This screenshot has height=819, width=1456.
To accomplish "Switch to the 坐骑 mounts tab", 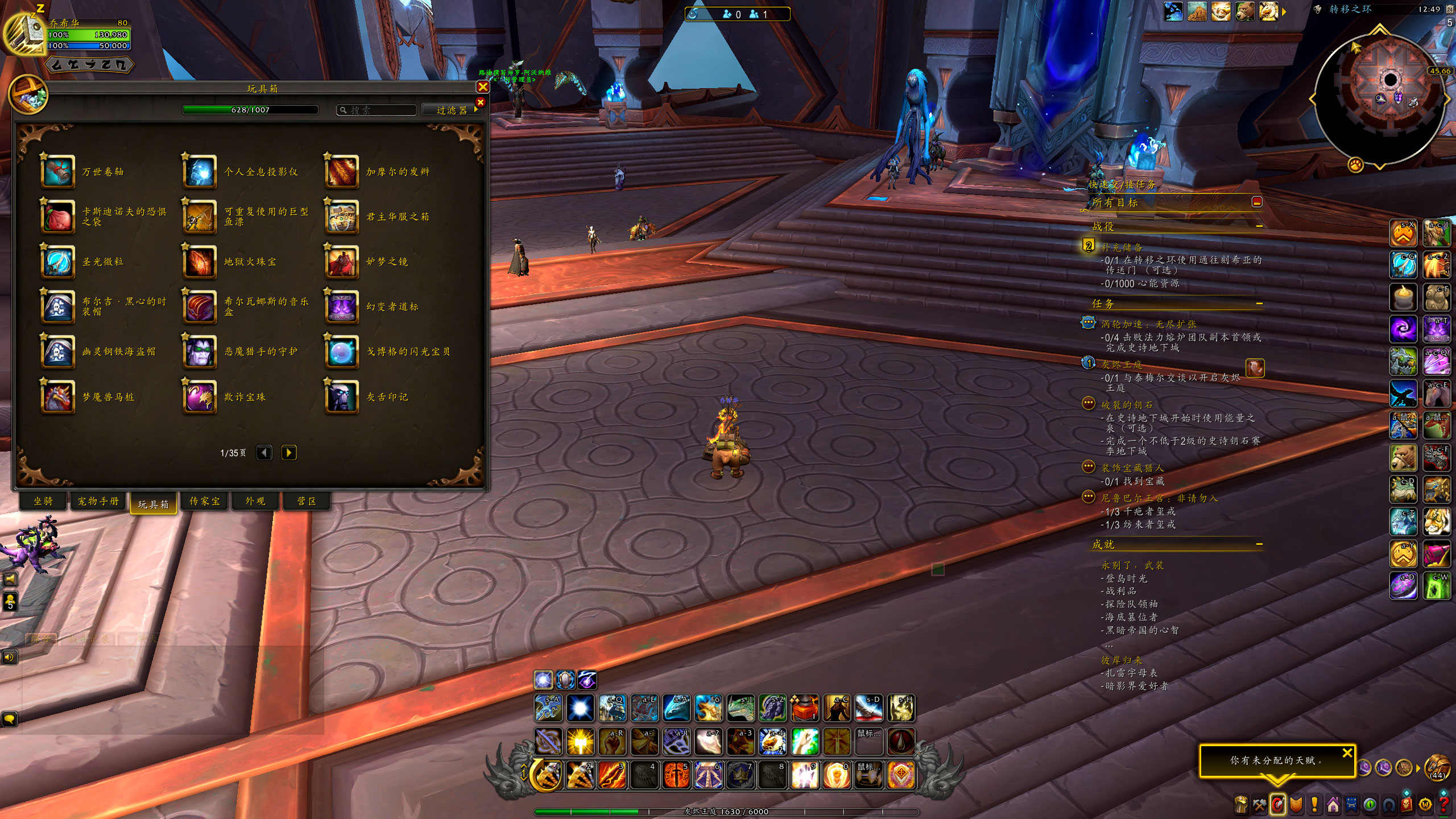I will click(x=43, y=501).
